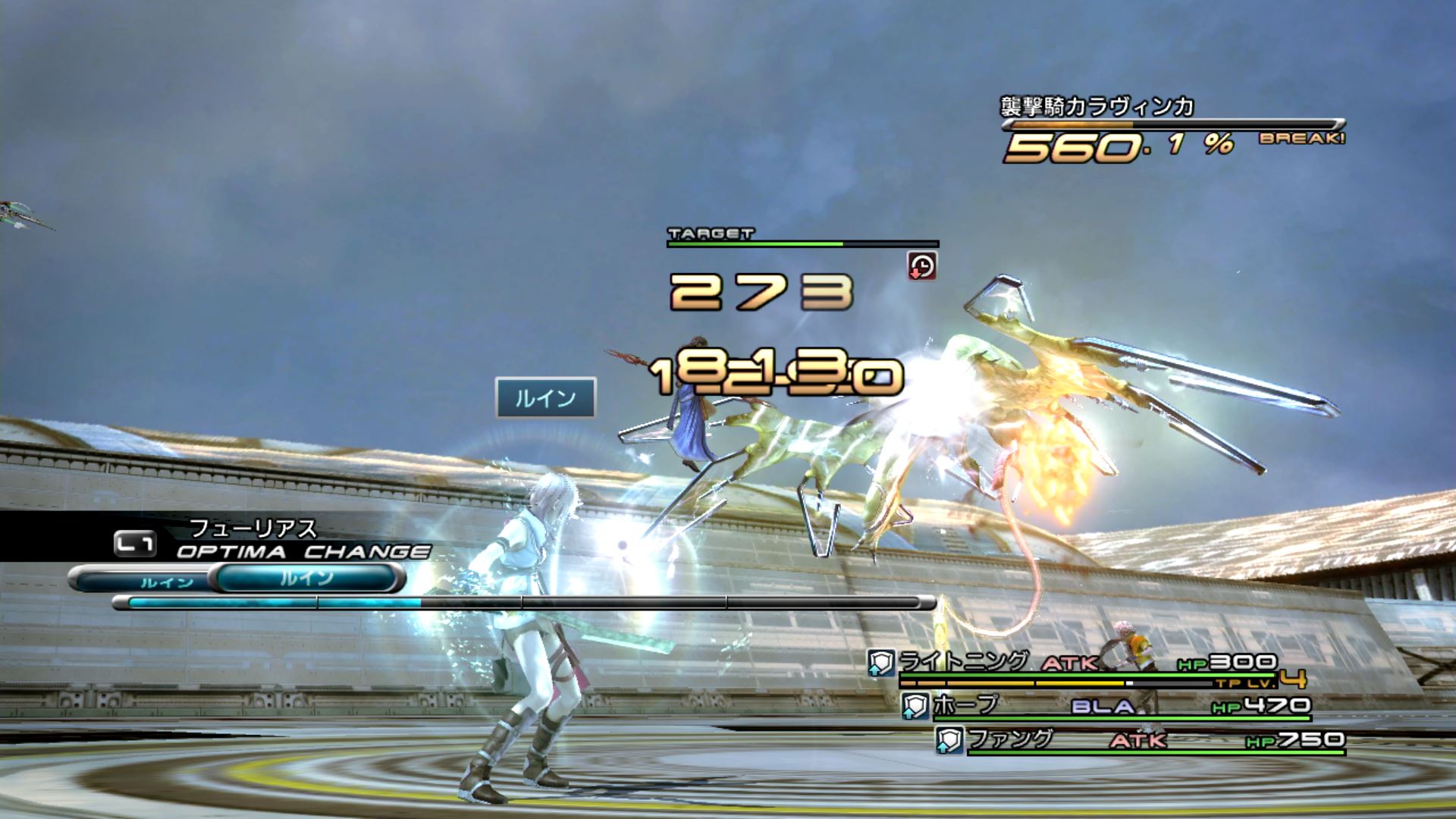Click the slow debuff clock icon on the target

coord(921,266)
